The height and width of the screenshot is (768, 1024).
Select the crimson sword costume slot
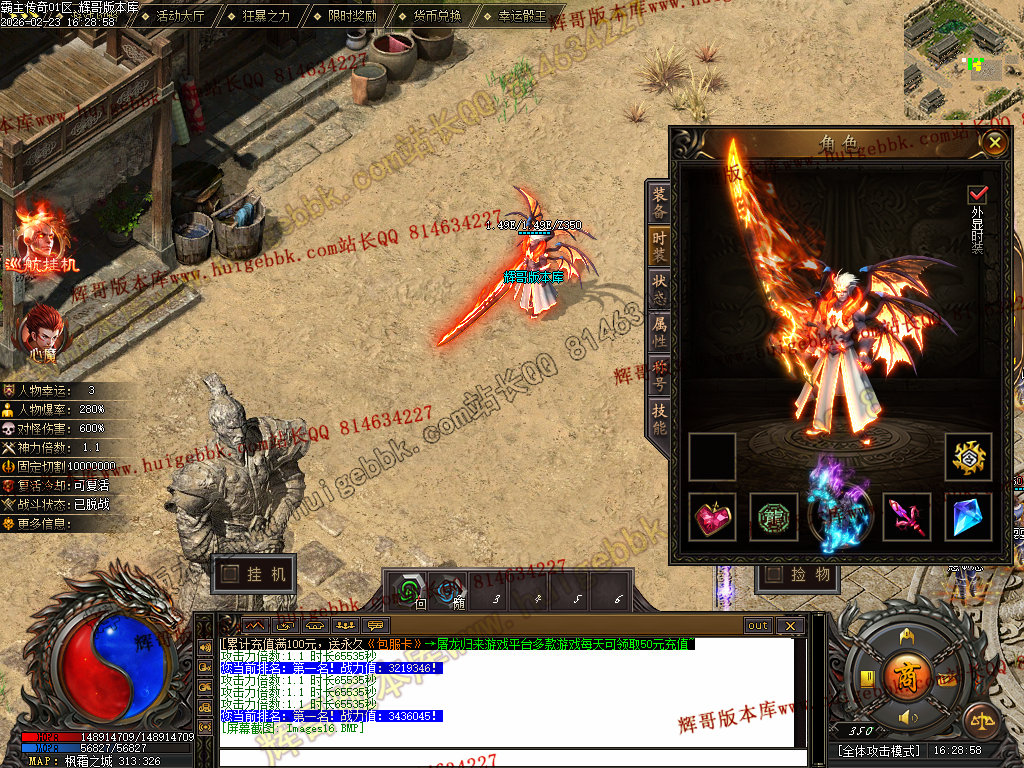point(906,517)
